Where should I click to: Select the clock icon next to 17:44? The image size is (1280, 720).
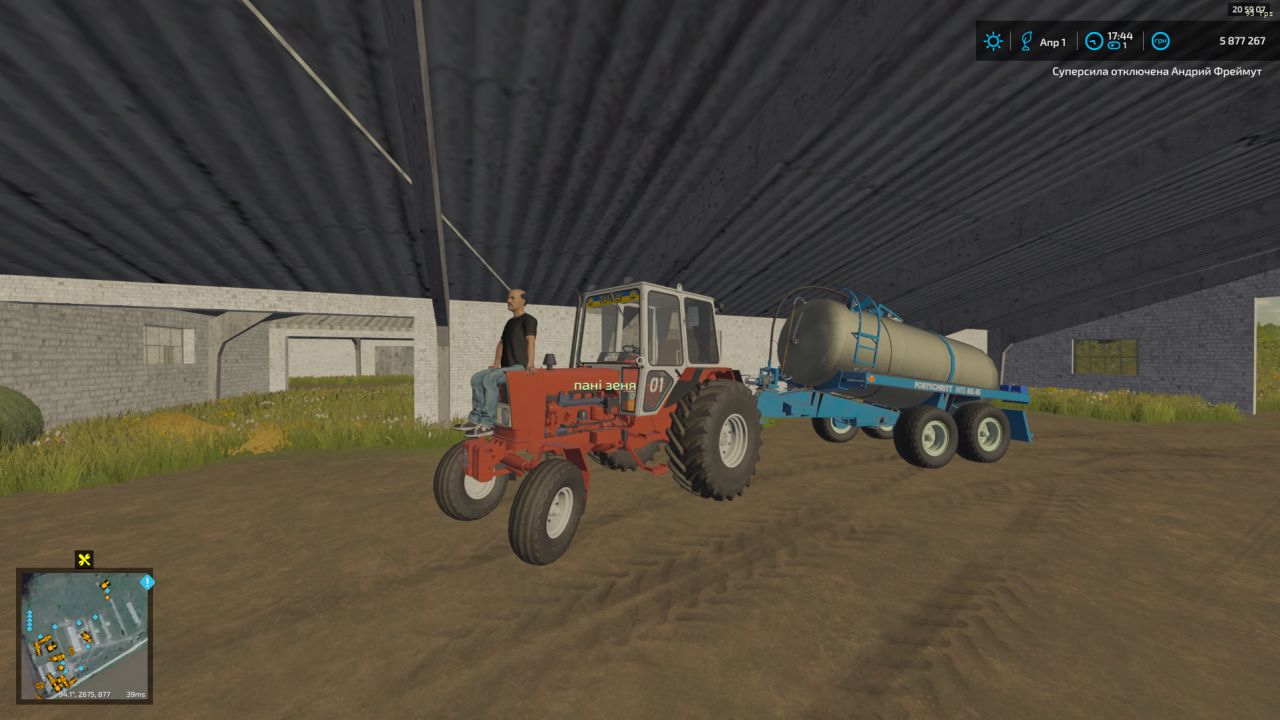[x=1094, y=41]
